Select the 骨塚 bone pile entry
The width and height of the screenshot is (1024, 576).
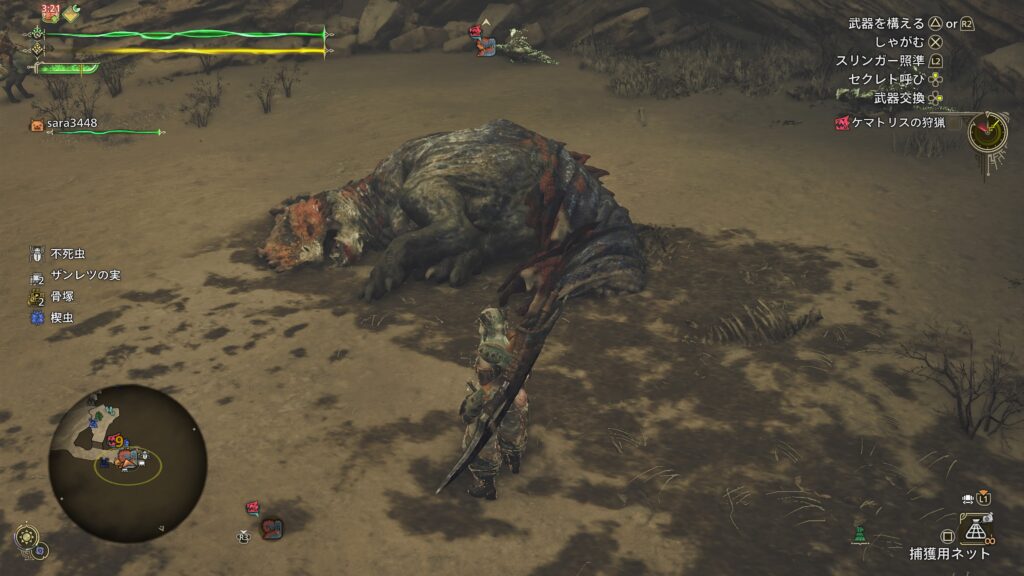point(62,297)
